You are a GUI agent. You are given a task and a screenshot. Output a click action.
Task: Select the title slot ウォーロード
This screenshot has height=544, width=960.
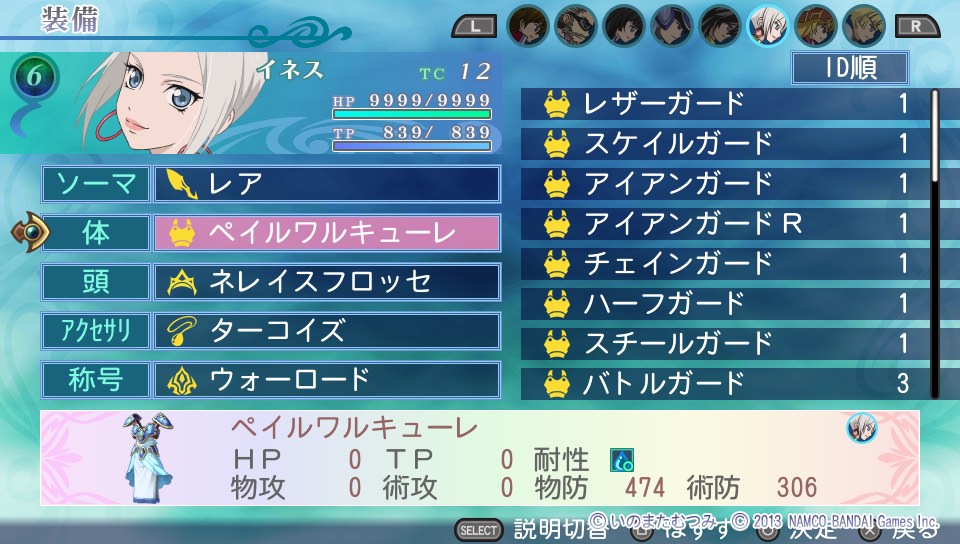click(x=326, y=380)
